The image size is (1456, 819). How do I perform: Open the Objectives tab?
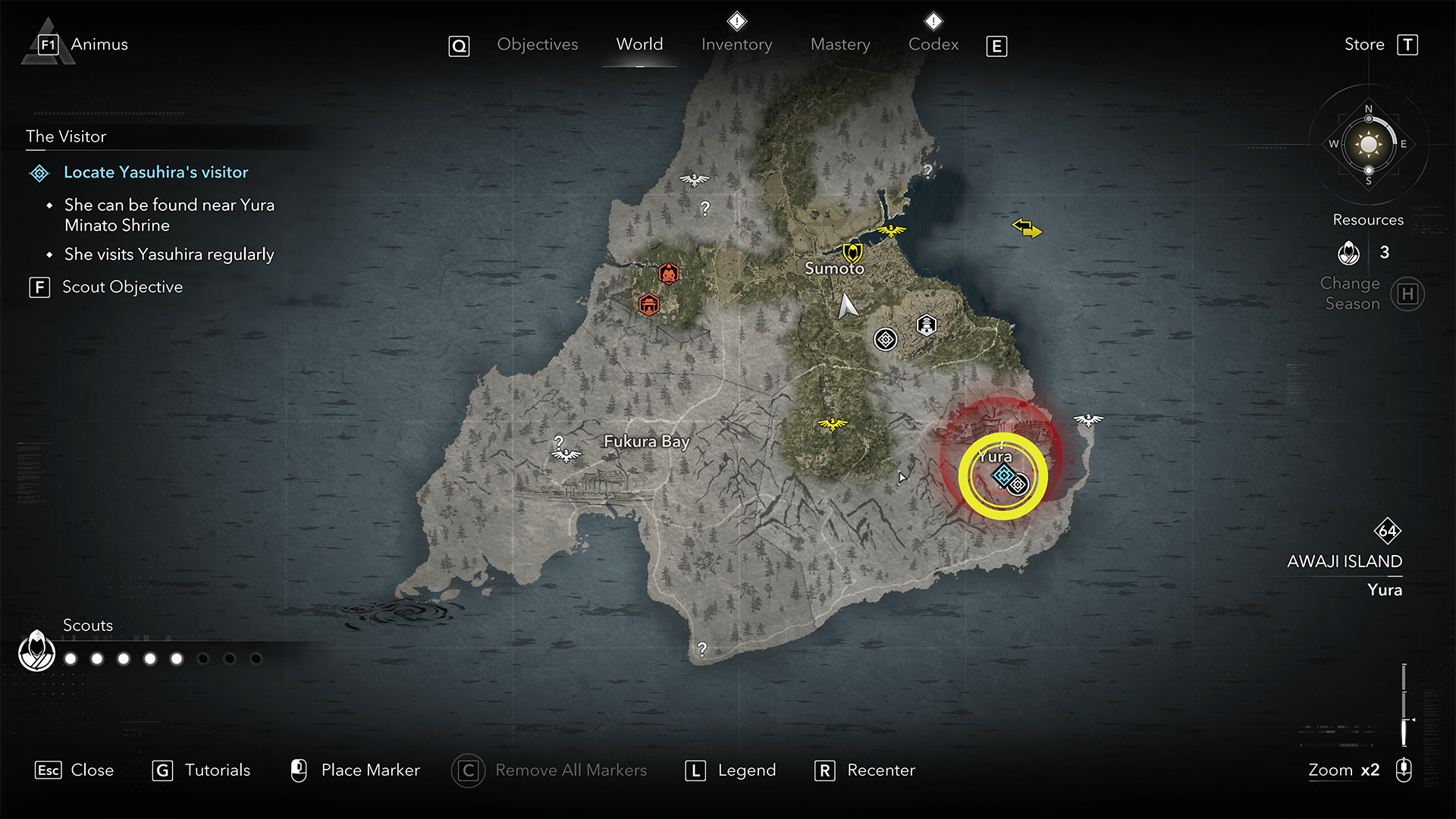[x=537, y=45]
